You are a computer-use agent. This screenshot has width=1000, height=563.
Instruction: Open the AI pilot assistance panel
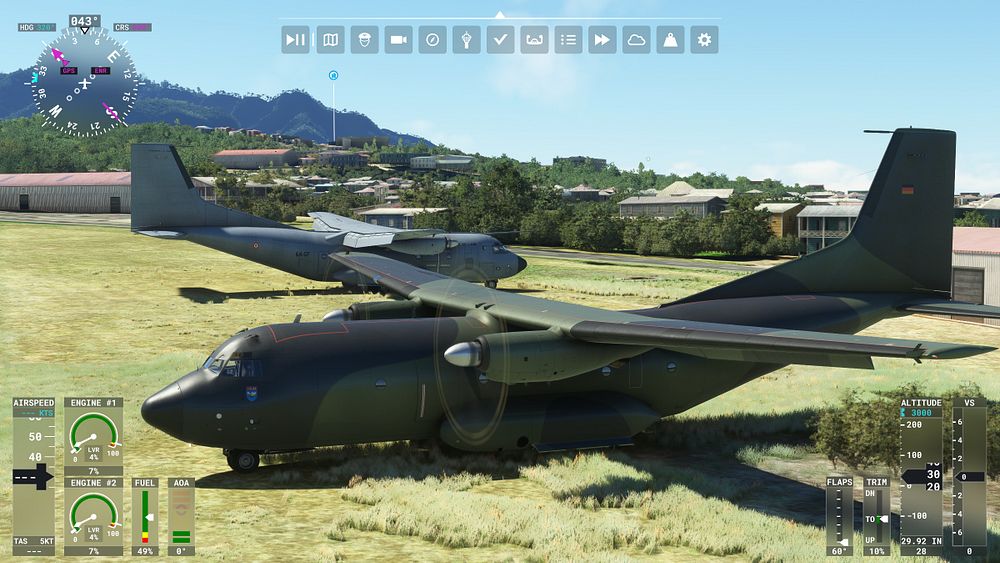364,40
